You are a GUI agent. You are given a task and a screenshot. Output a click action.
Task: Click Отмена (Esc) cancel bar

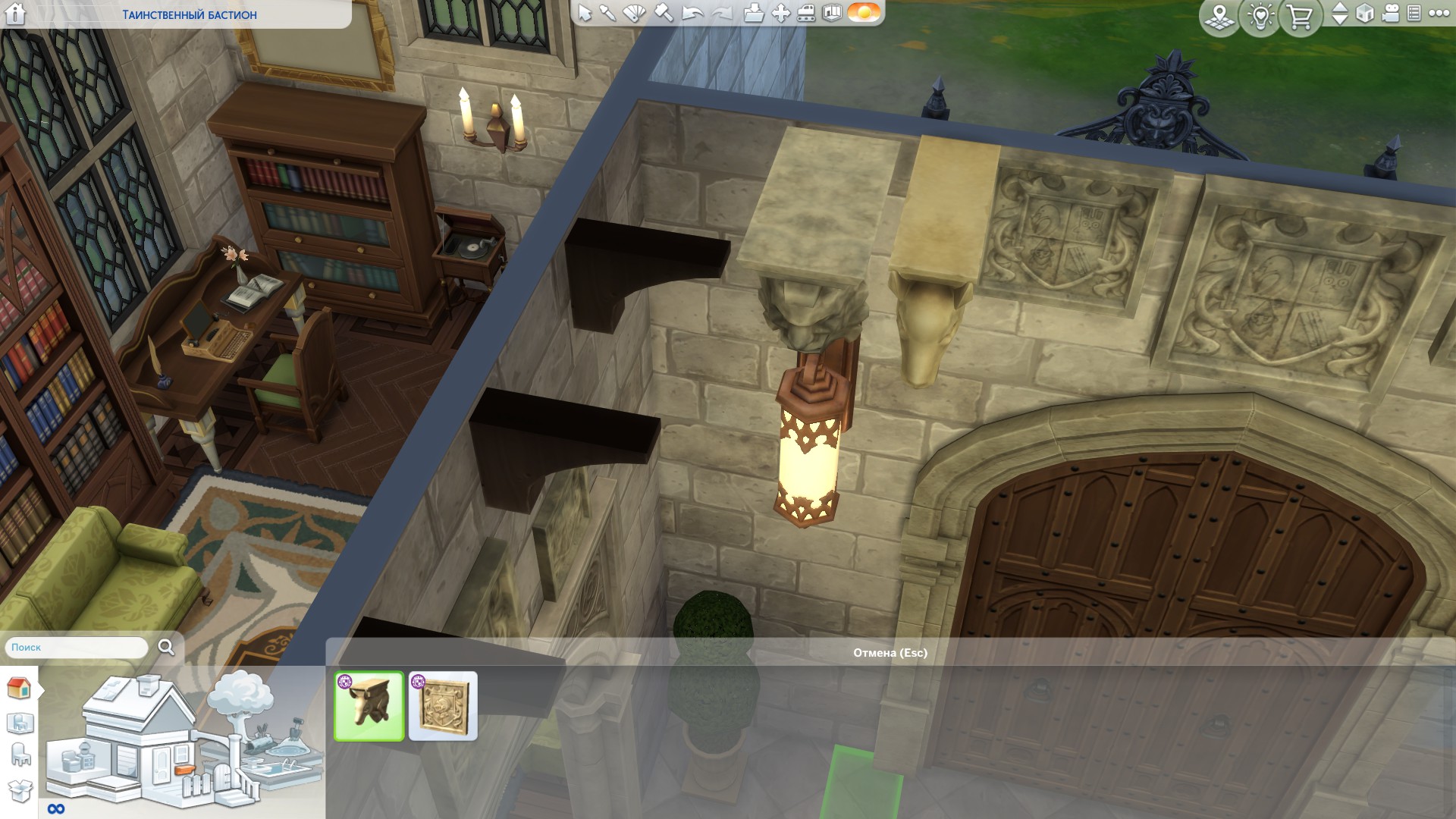[890, 653]
